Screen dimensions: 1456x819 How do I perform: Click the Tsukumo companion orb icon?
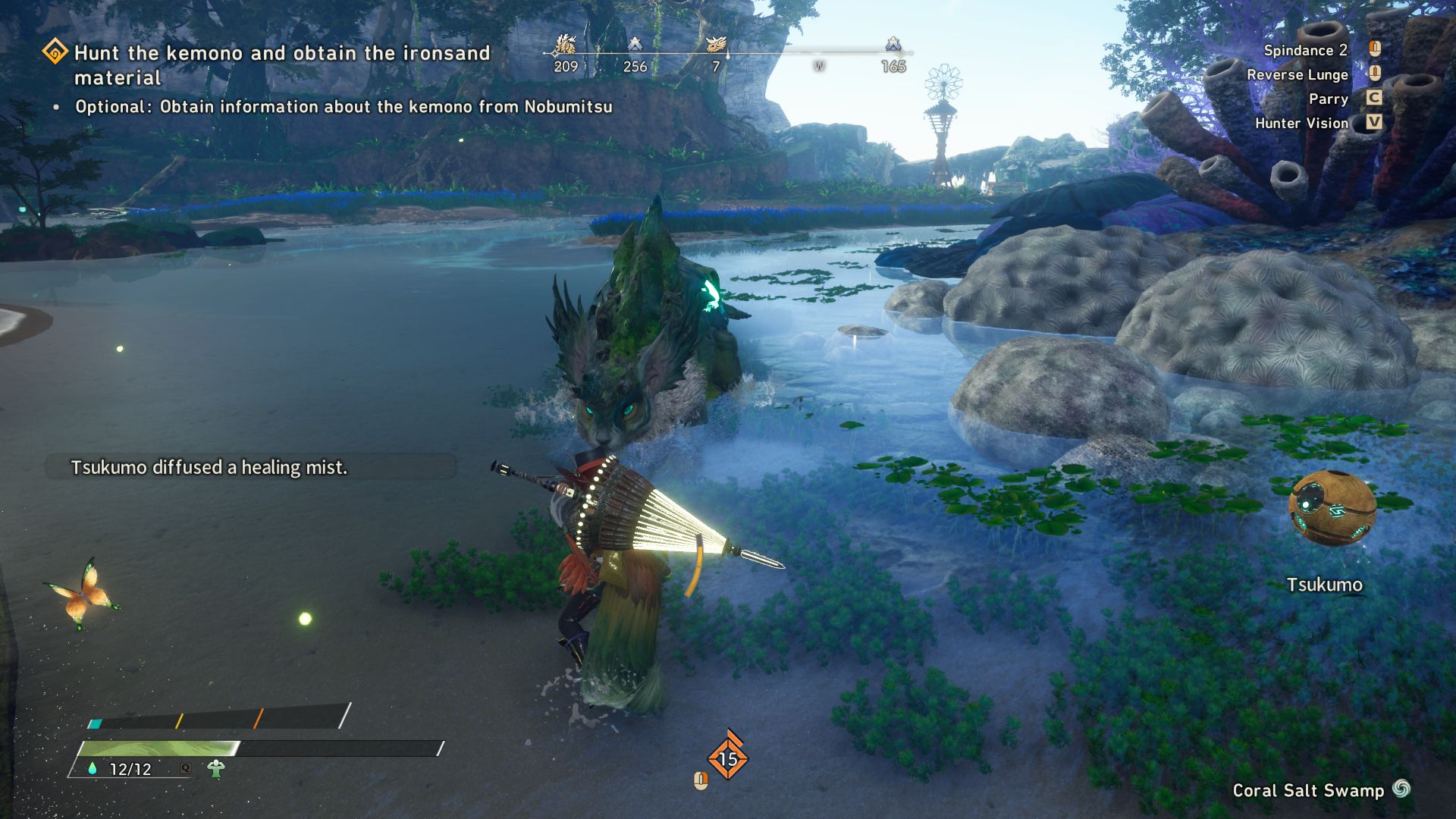pos(1332,508)
